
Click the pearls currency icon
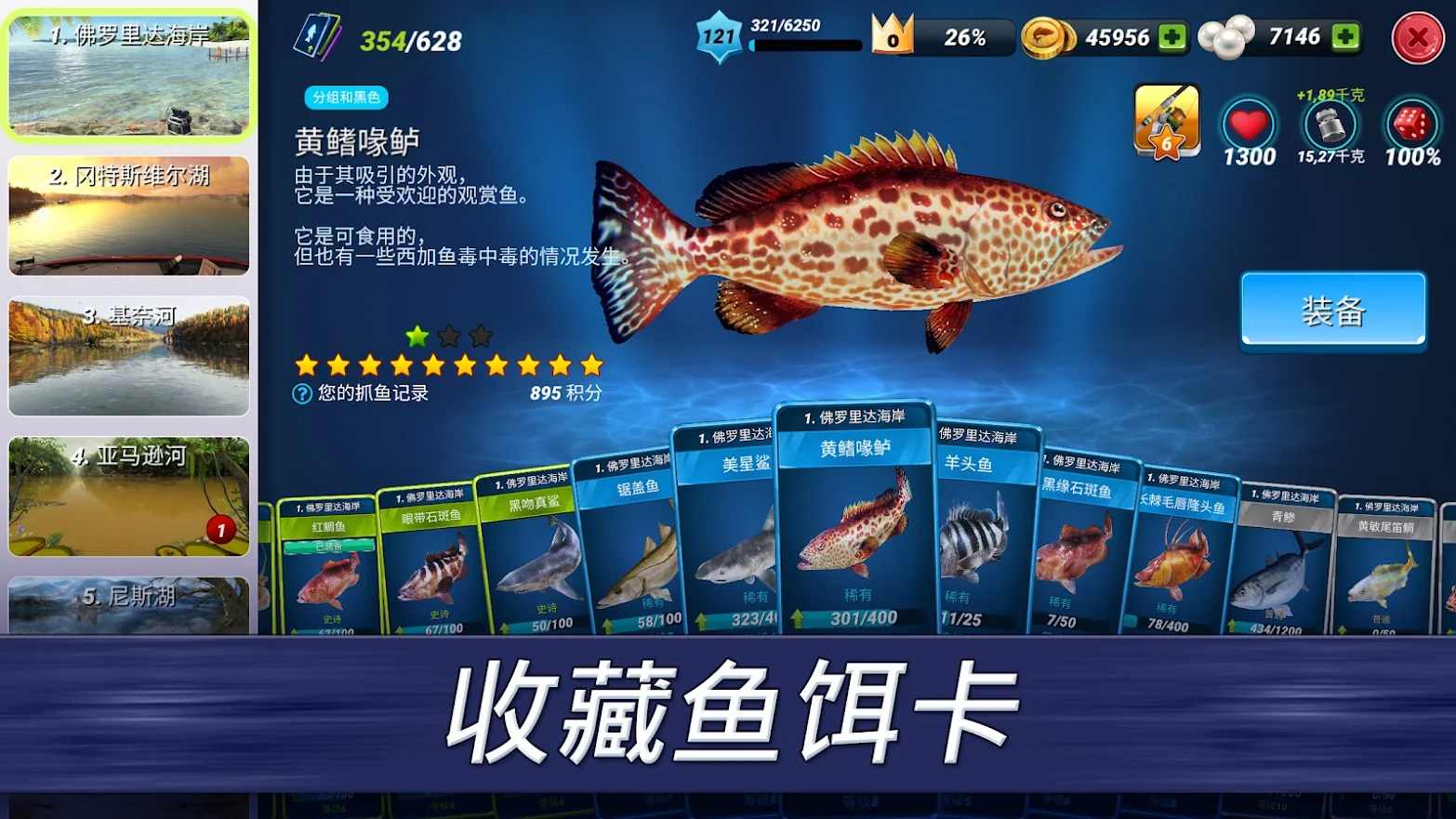pos(1225,37)
